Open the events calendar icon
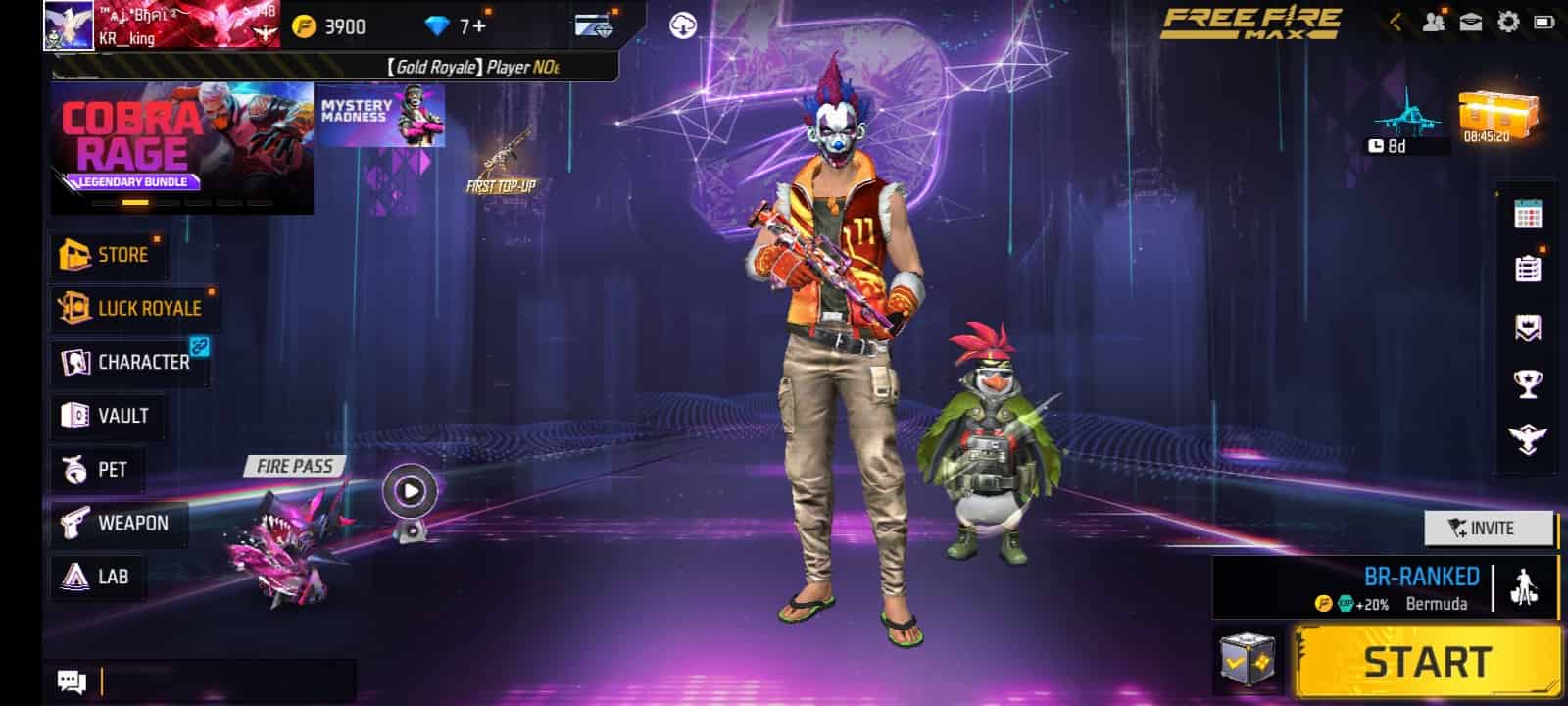The width and height of the screenshot is (1568, 706). (1528, 214)
